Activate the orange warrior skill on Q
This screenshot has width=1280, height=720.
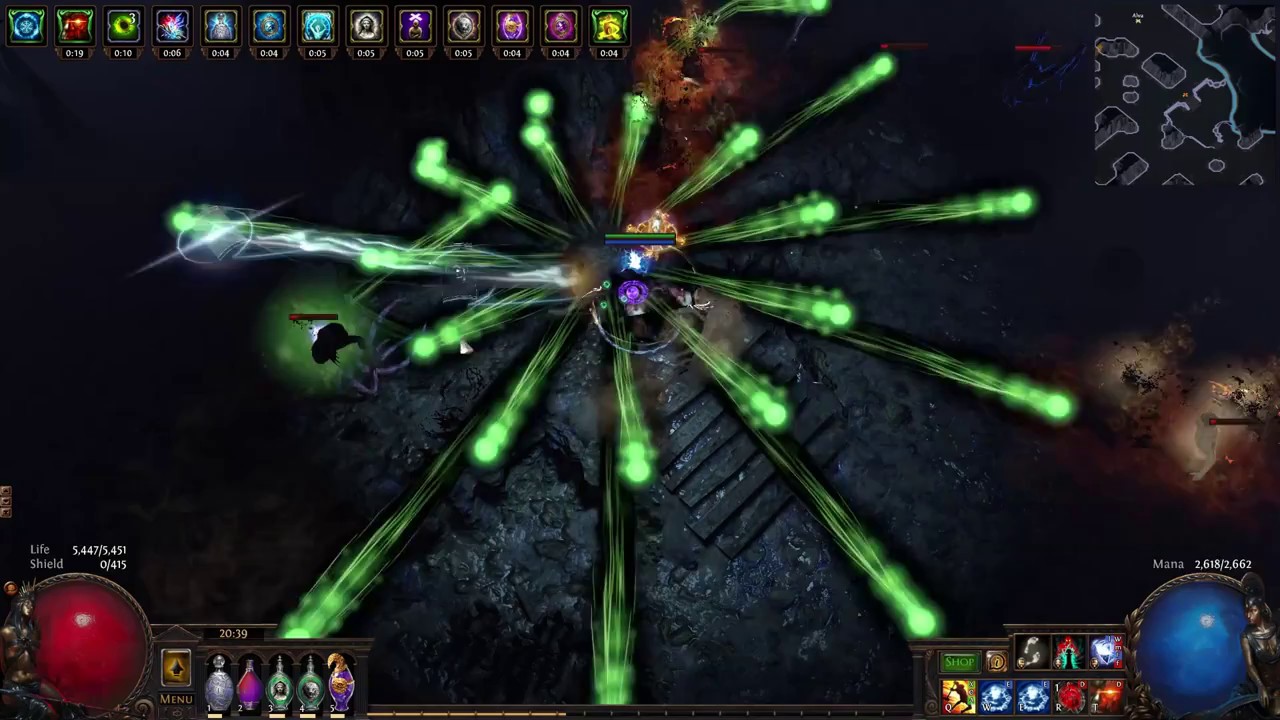[x=958, y=696]
